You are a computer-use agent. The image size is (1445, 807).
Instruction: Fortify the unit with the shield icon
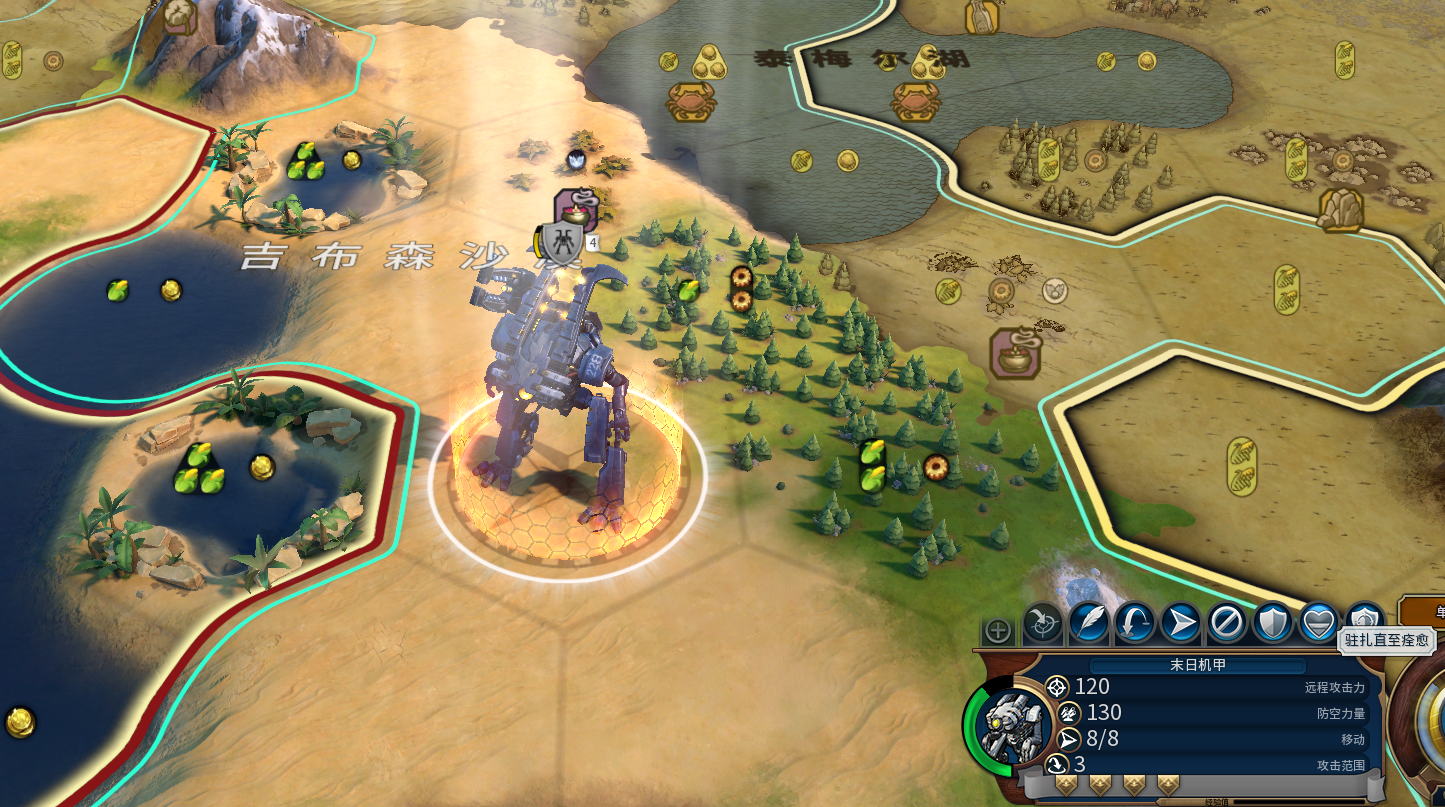tap(1273, 623)
